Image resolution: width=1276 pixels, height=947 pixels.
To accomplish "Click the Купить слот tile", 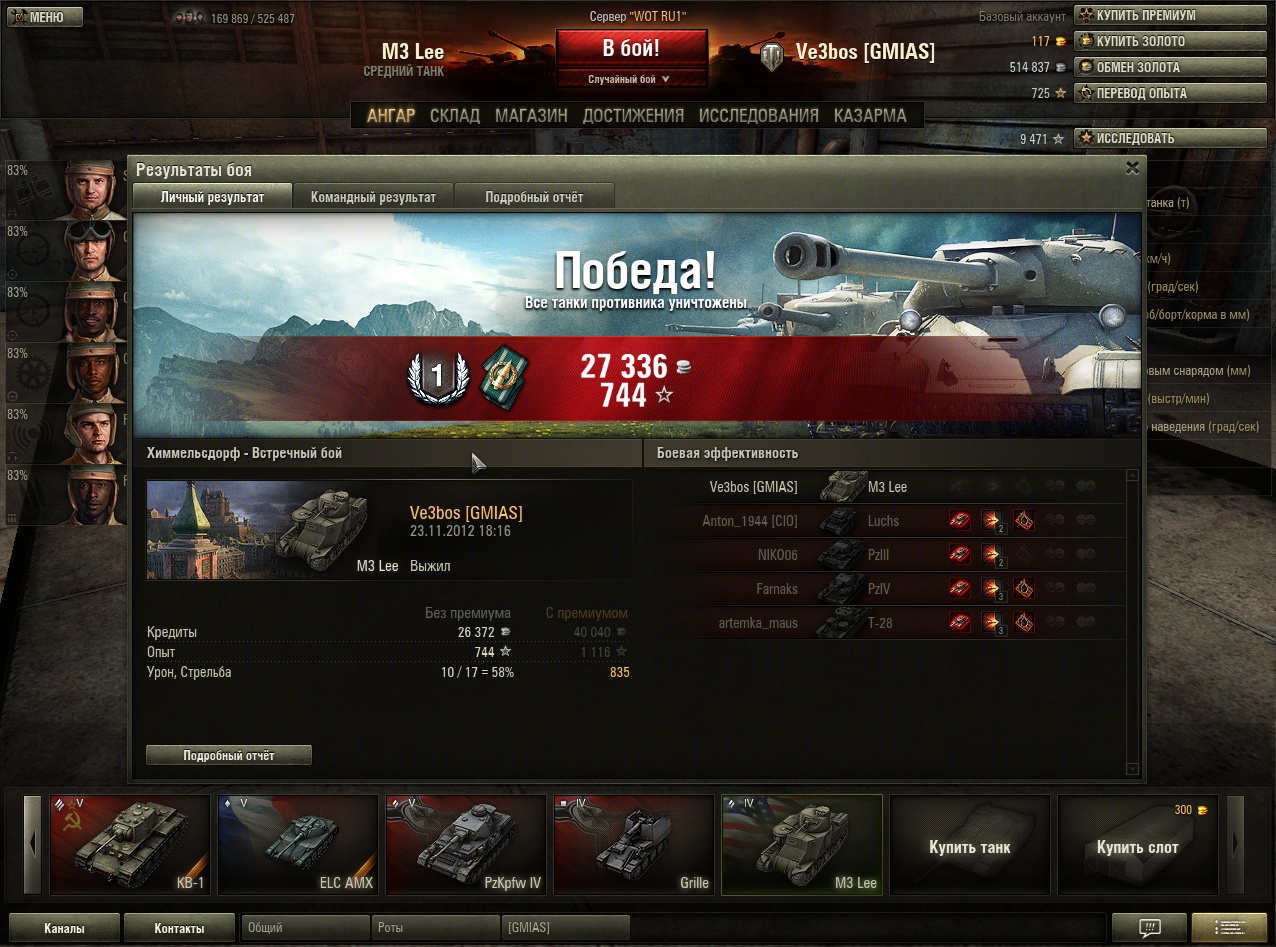I will pyautogui.click(x=1137, y=846).
